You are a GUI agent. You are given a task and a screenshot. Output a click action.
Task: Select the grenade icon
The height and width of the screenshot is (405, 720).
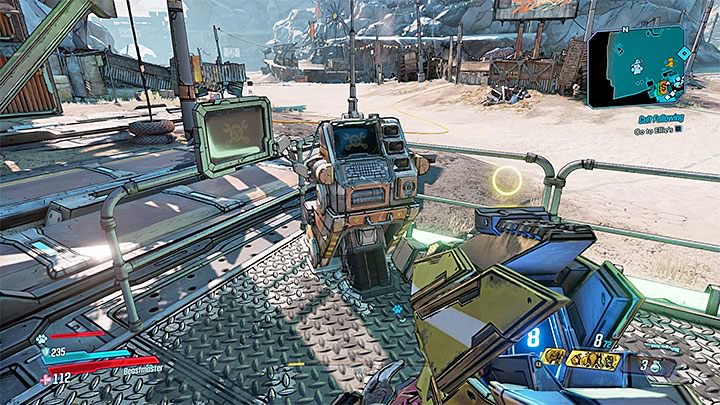click(x=654, y=367)
